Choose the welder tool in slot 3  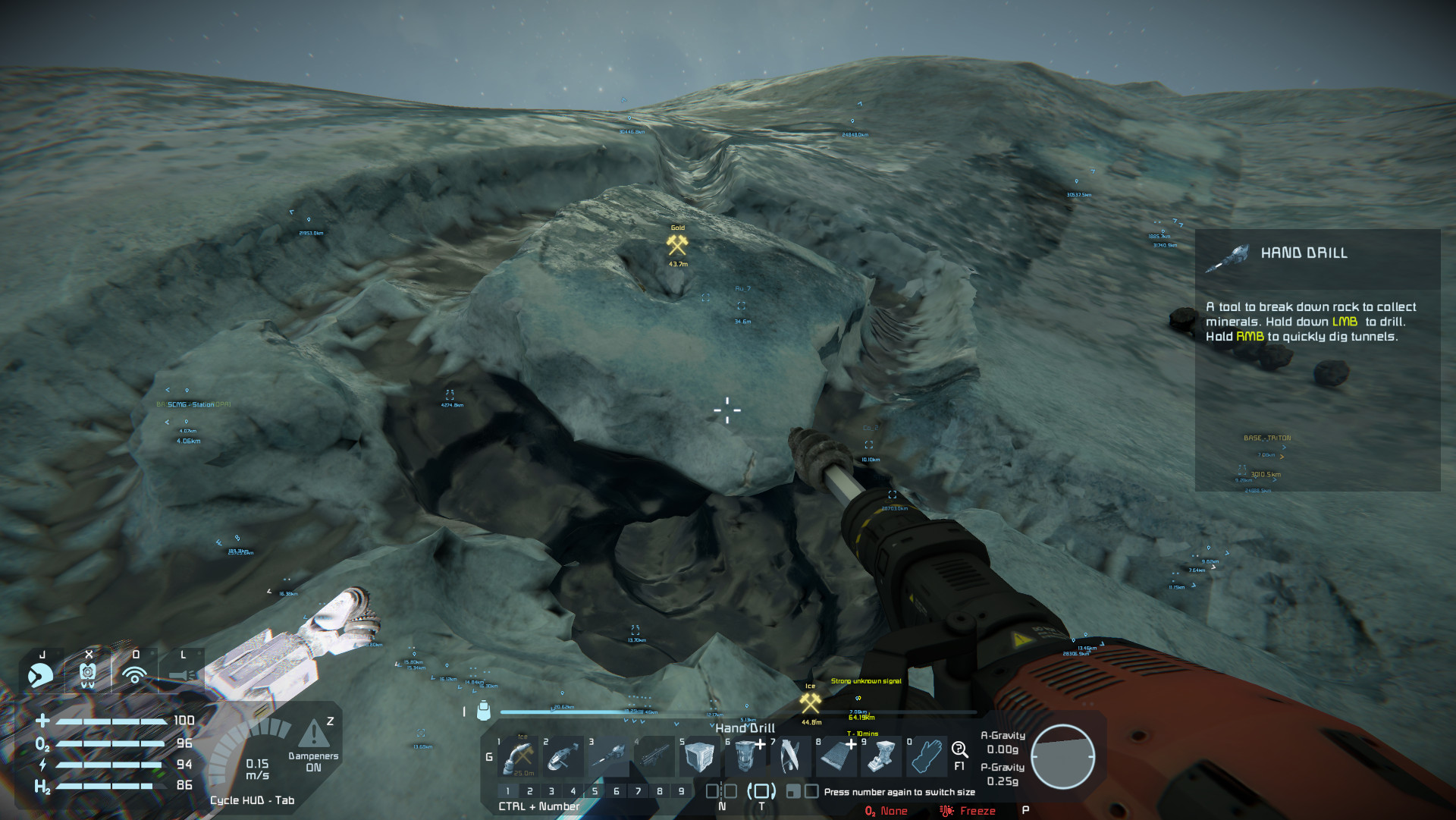609,756
